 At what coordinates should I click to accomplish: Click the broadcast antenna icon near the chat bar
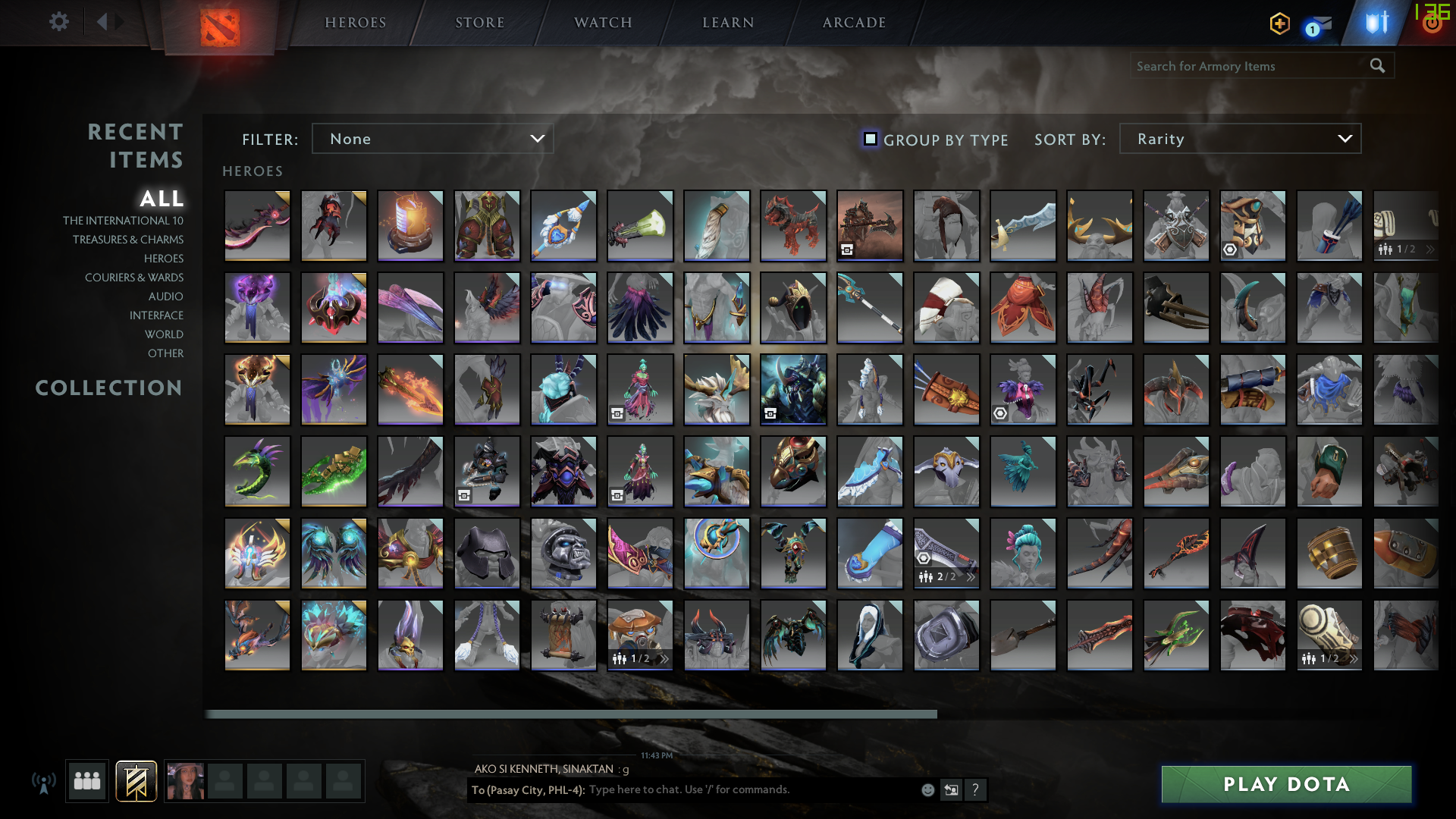click(45, 780)
